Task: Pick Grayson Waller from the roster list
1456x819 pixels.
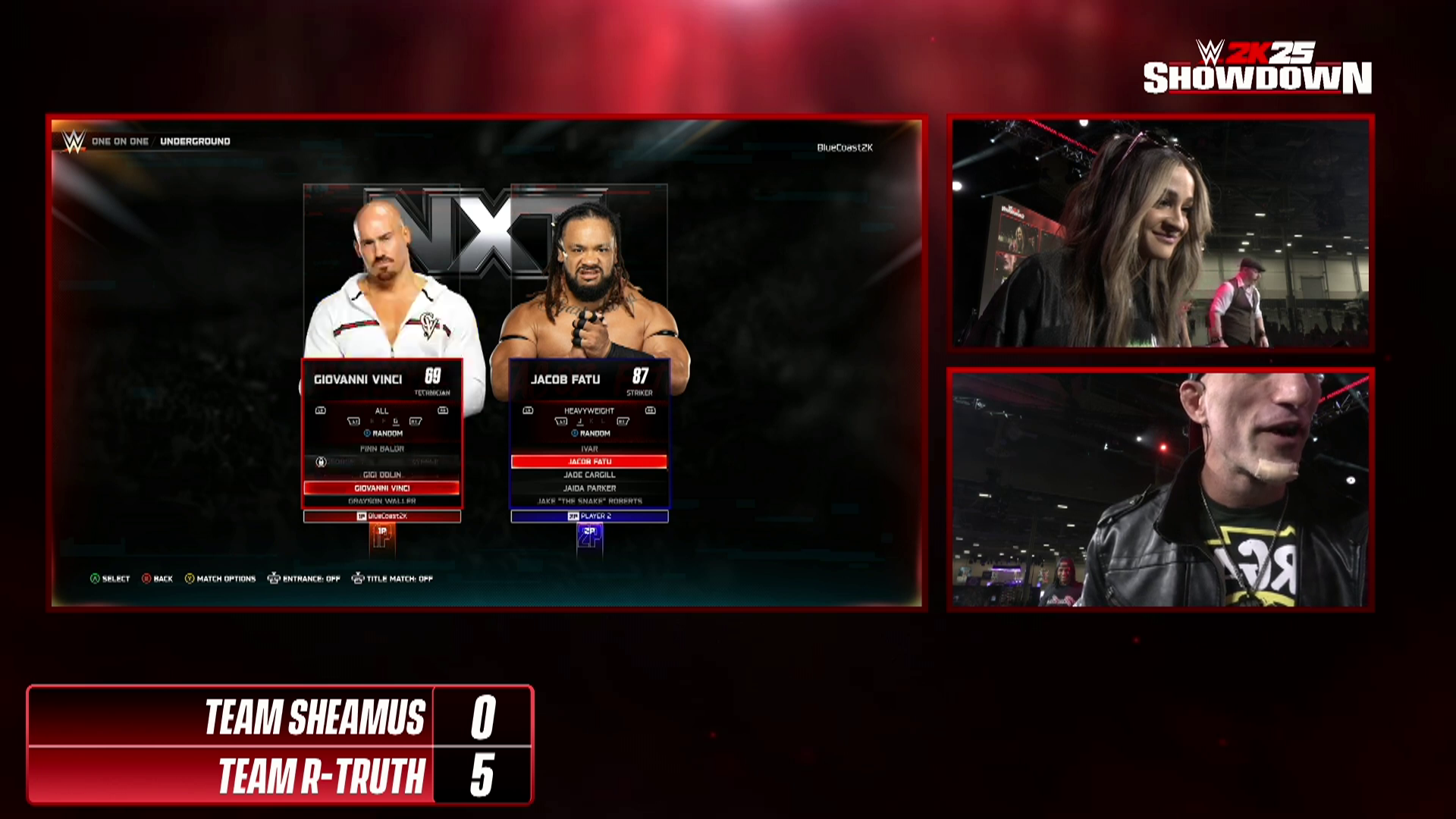Action: 382,501
